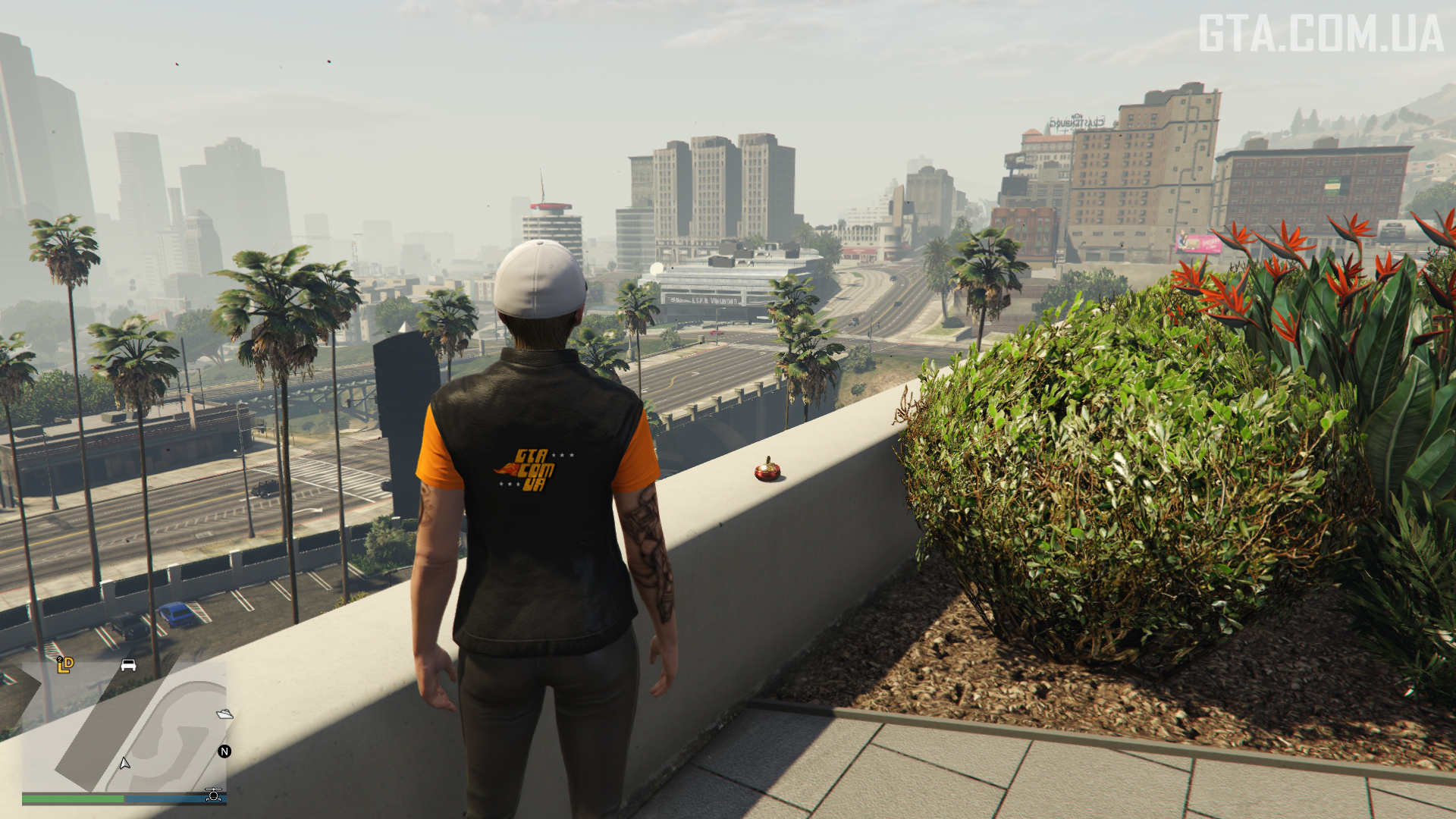Viewport: 1456px width, 819px height.
Task: Click the yacht marker on the minimap
Action: click(224, 714)
